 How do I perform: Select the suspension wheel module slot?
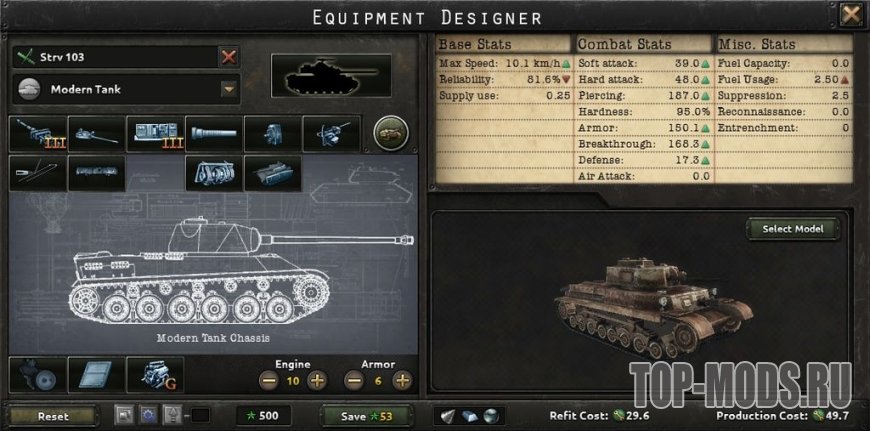click(37, 374)
